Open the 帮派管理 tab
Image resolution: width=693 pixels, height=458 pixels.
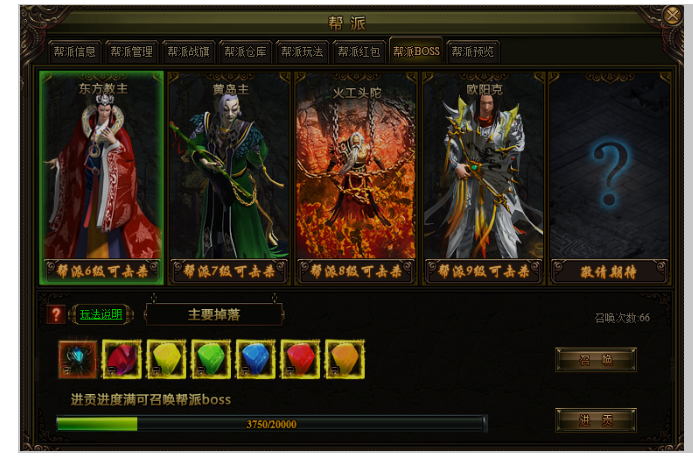click(131, 52)
